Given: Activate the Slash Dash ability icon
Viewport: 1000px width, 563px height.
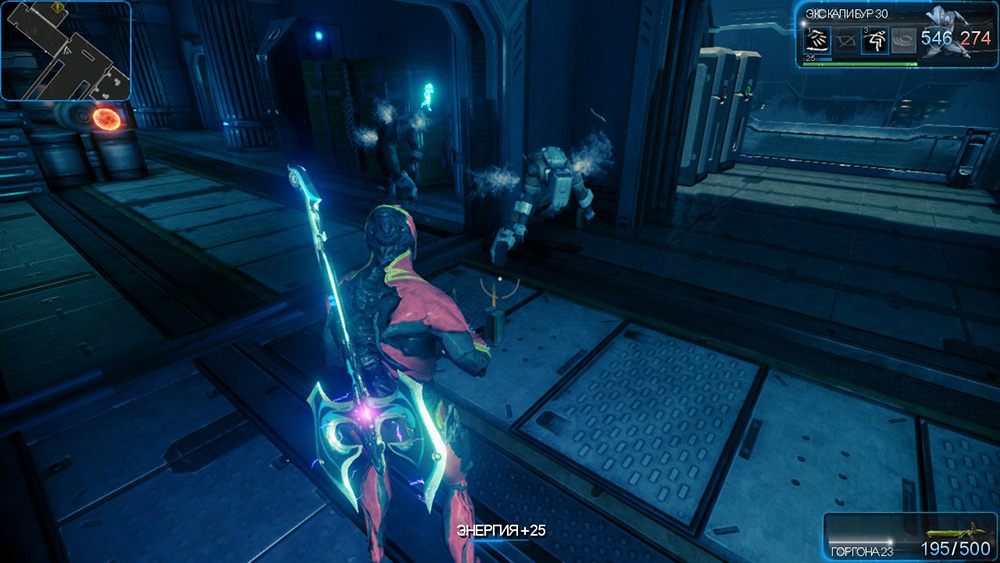Looking at the screenshot, I should click(818, 40).
